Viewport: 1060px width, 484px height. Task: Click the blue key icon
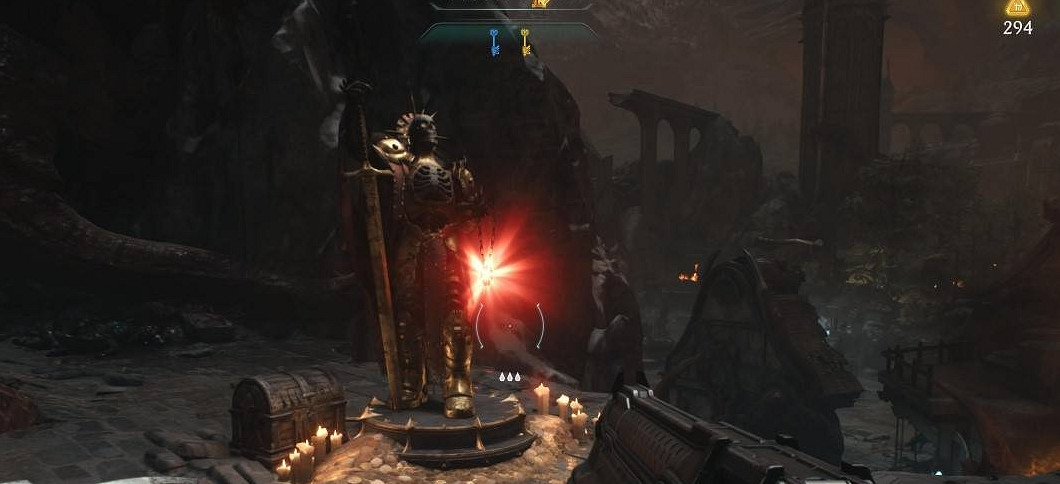tap(494, 41)
